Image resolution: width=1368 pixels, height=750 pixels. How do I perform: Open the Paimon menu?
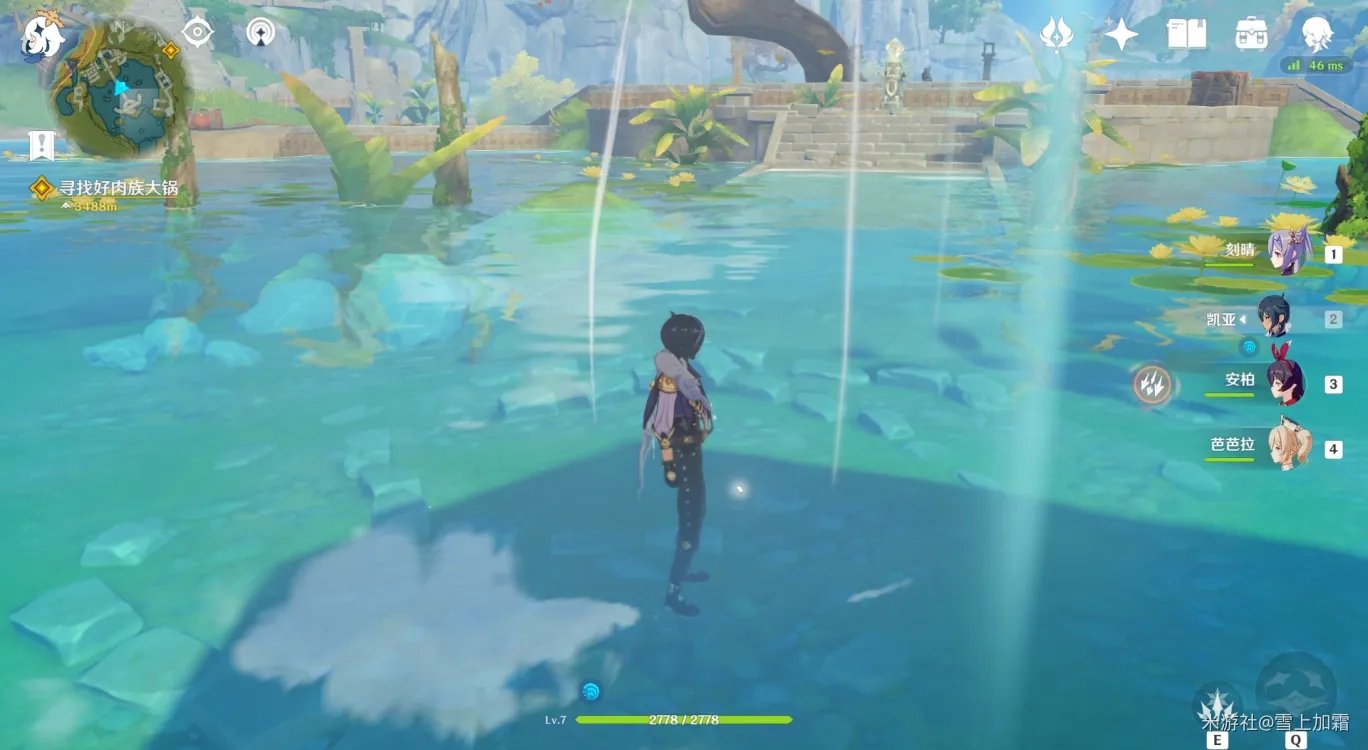click(x=42, y=37)
